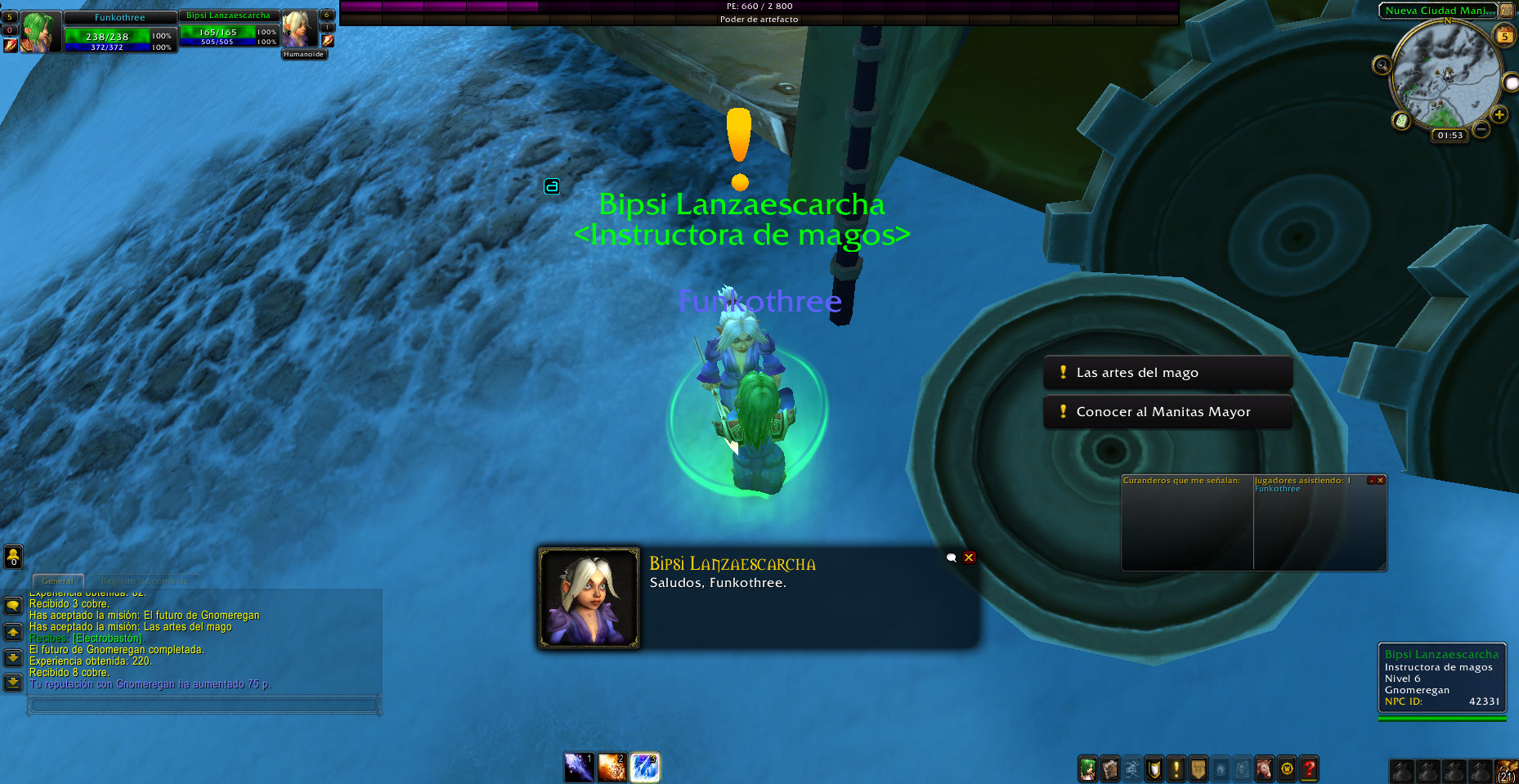1519x784 pixels.
Task: Click the minimap tracking magnifier button
Action: [1382, 65]
